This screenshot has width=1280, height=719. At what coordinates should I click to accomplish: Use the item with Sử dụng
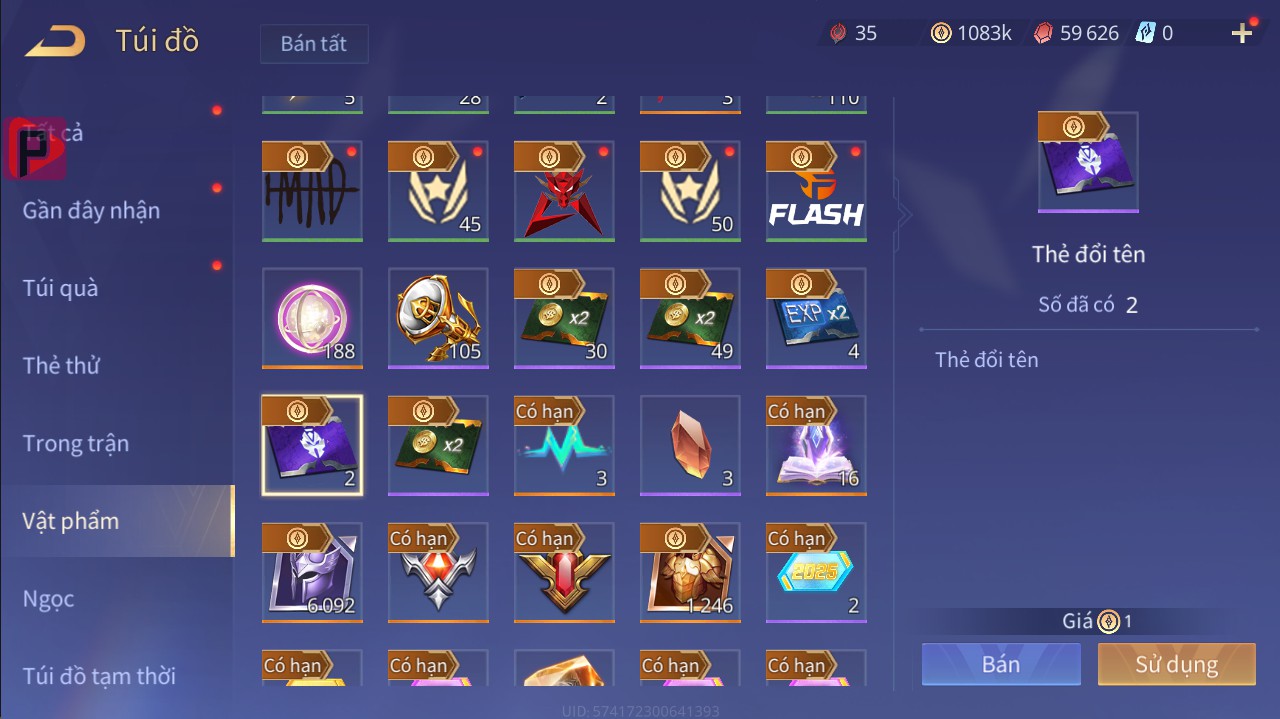coord(1176,665)
